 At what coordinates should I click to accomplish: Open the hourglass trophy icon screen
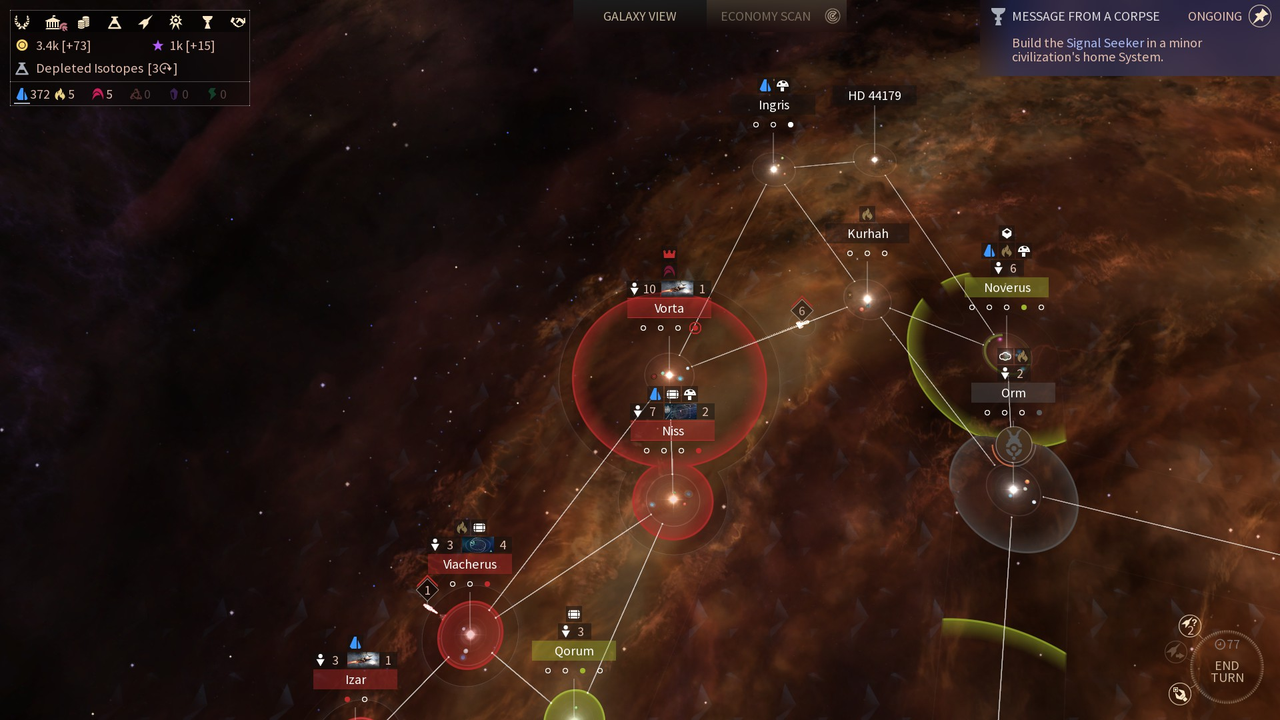pos(207,22)
